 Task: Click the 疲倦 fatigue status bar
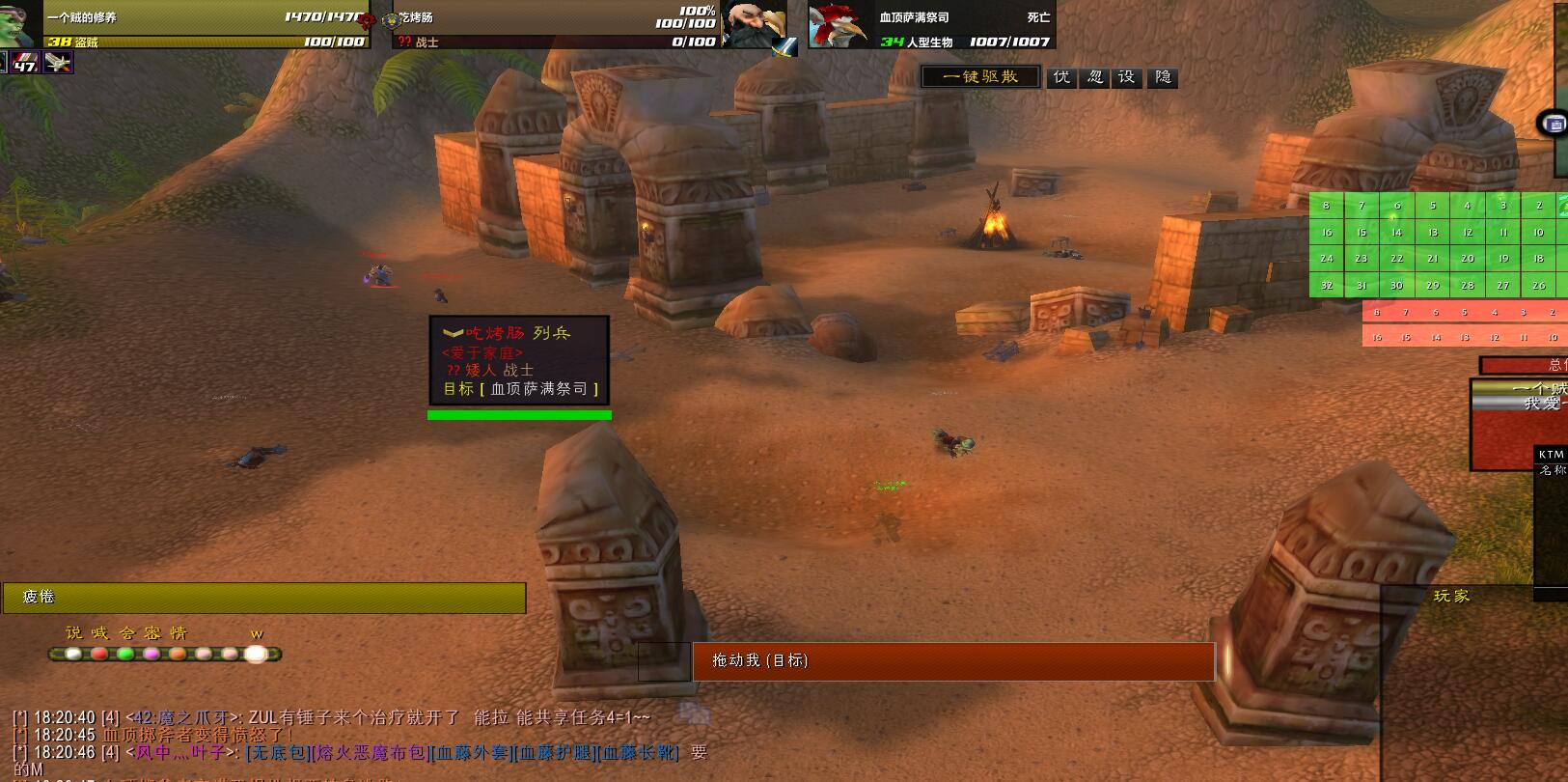coord(264,598)
